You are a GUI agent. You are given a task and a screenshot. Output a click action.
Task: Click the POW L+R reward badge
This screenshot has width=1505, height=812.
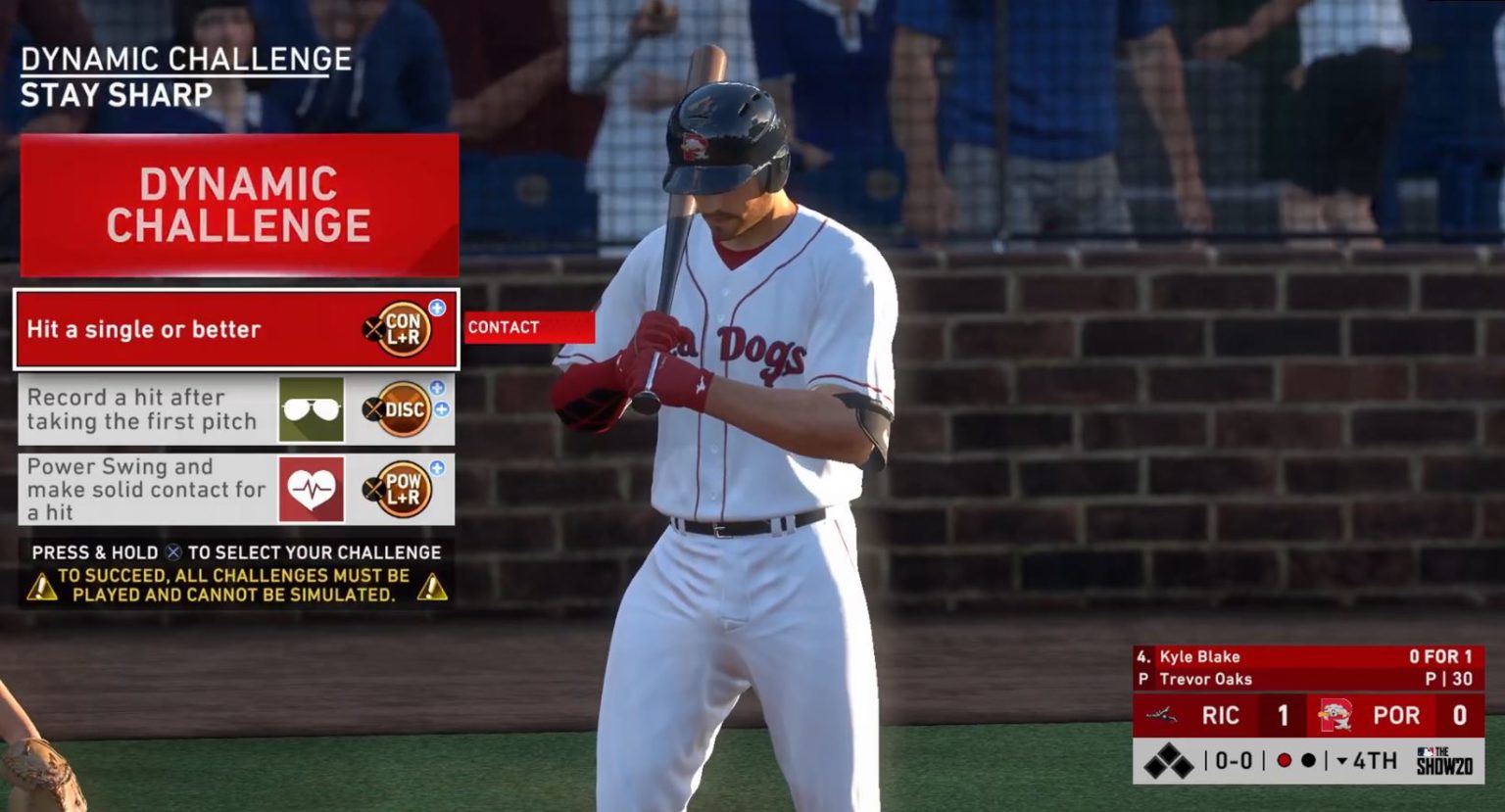403,489
